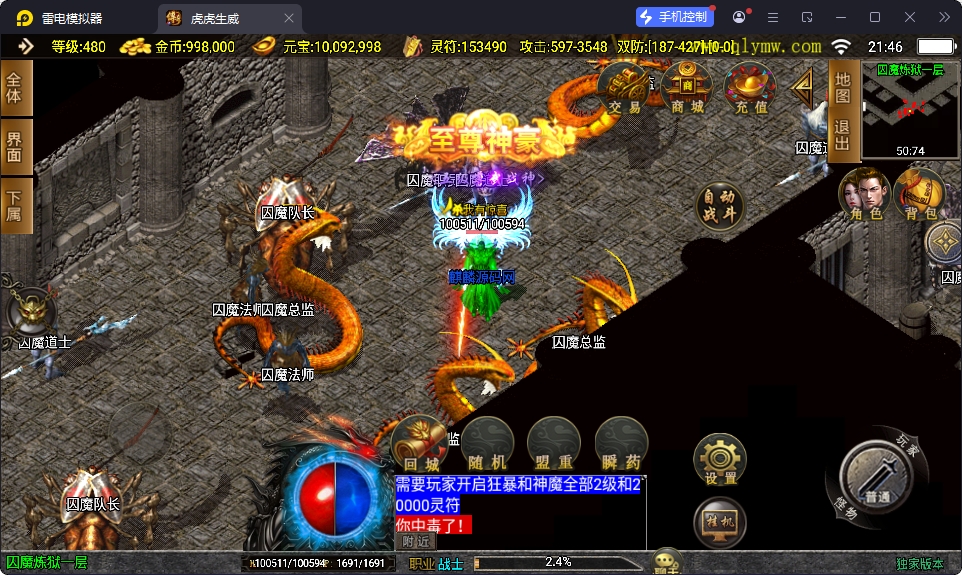Open the dungeon minimap

[x=910, y=108]
